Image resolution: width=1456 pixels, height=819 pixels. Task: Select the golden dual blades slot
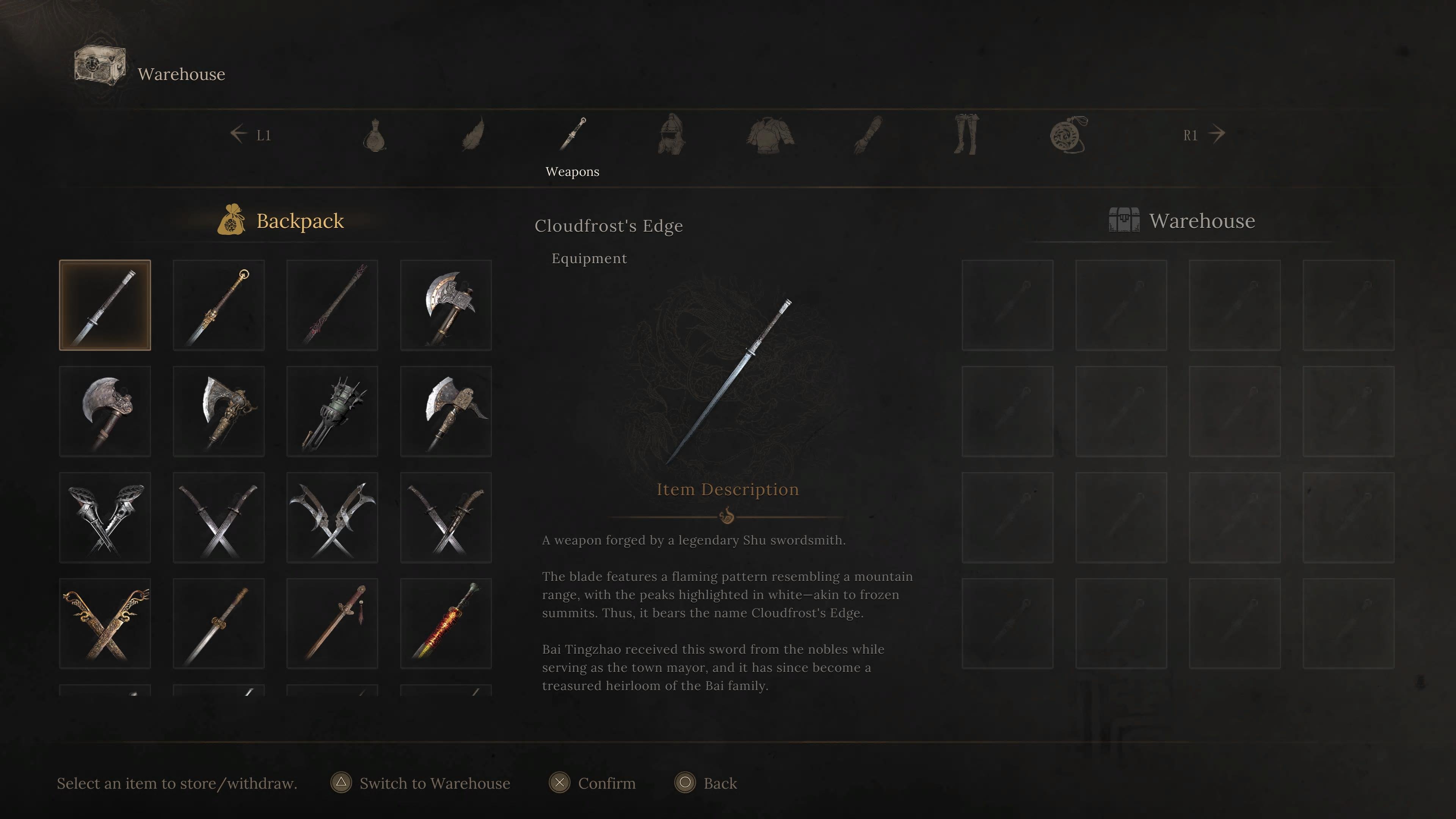105,623
